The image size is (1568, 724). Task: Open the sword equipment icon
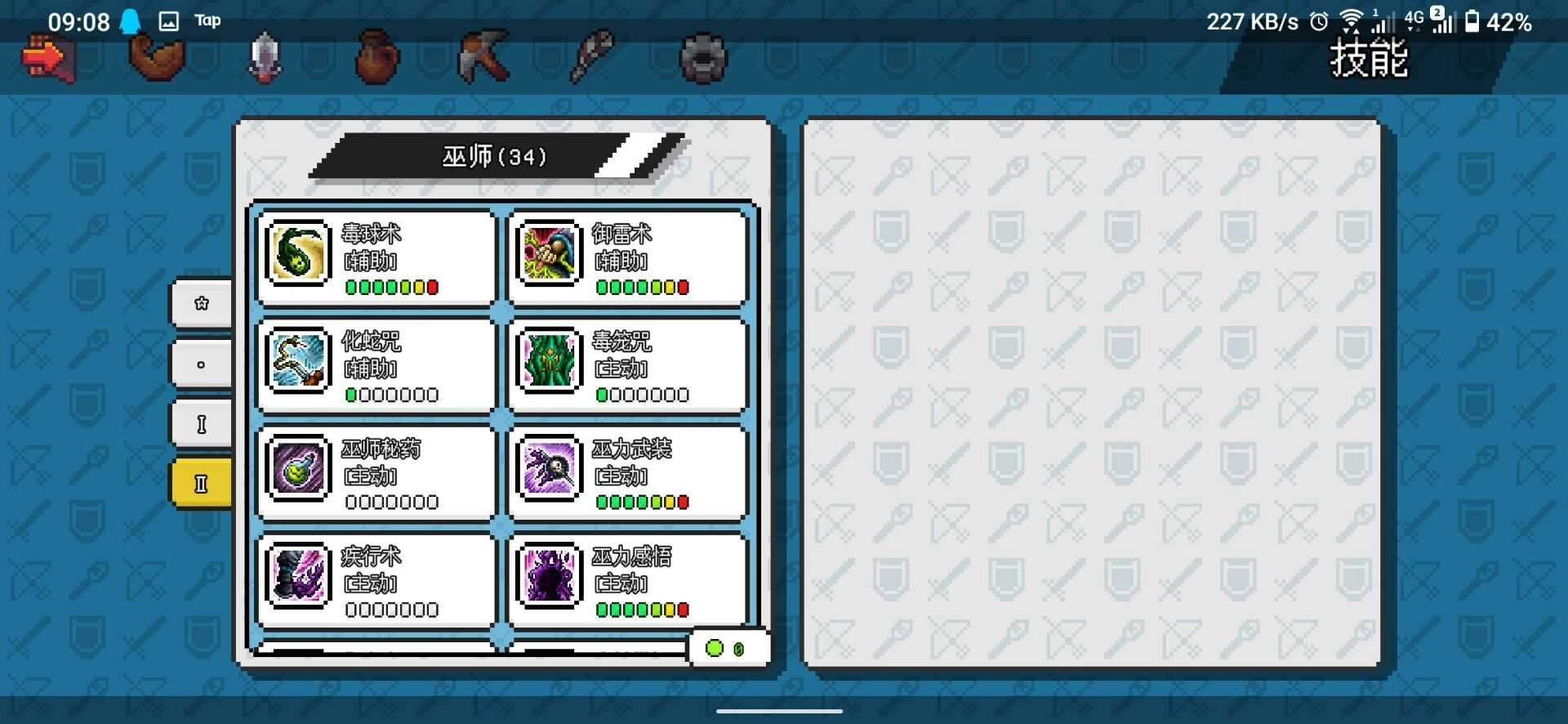[263, 56]
